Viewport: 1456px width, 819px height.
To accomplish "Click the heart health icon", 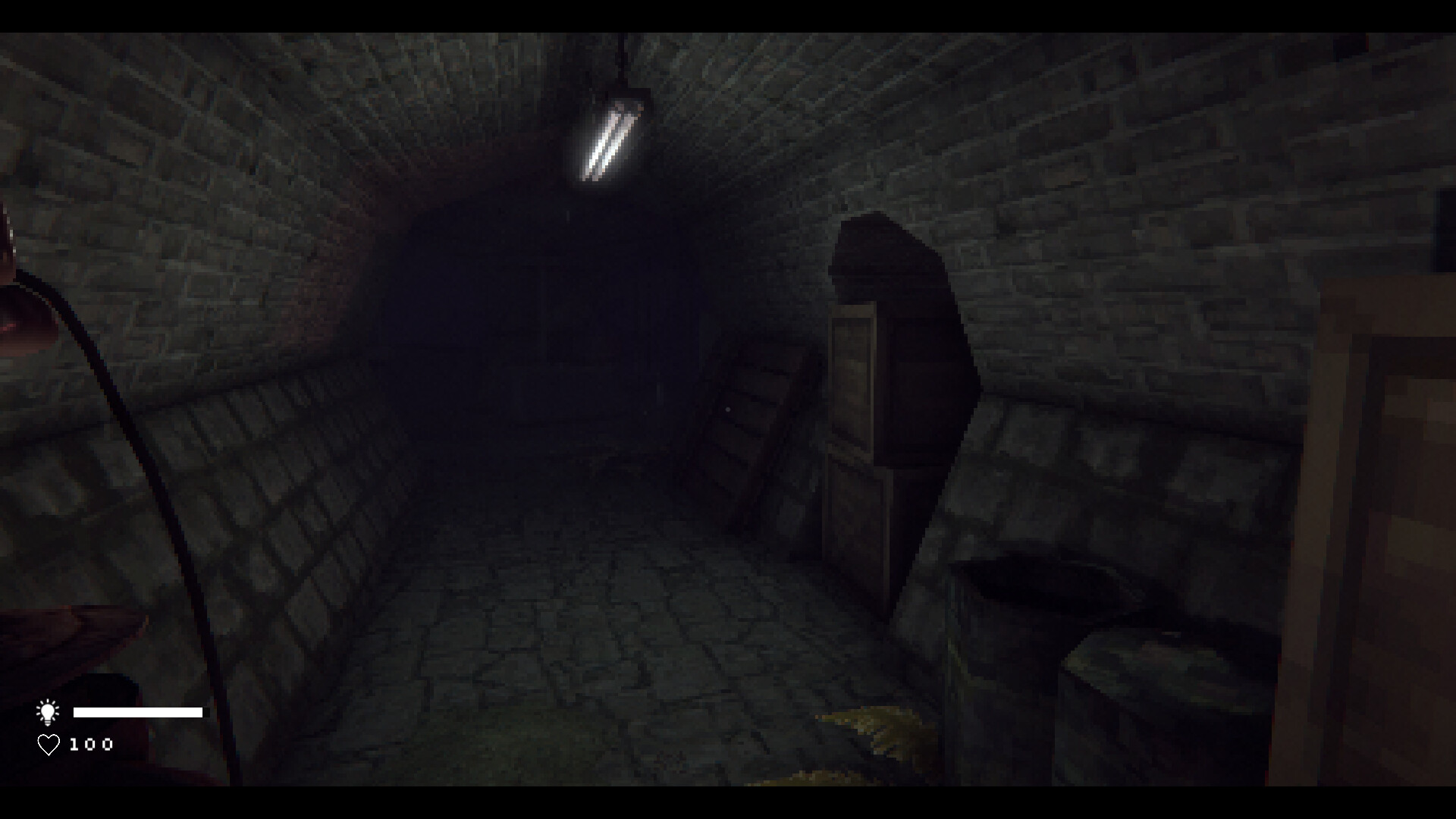I will (48, 744).
